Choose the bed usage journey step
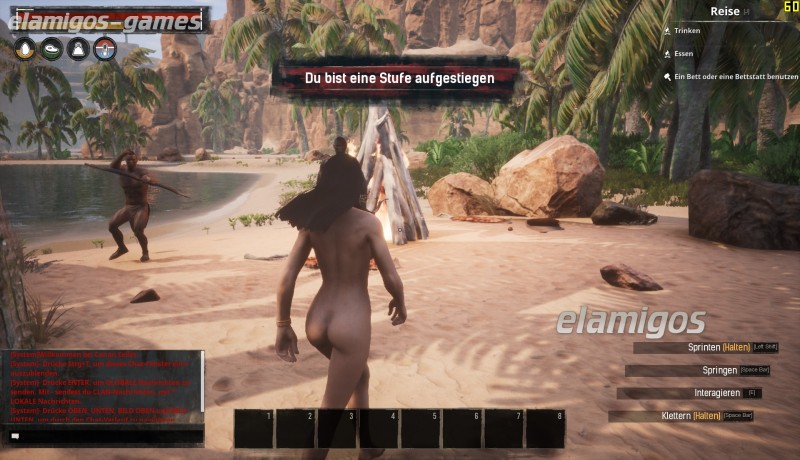 tap(735, 76)
